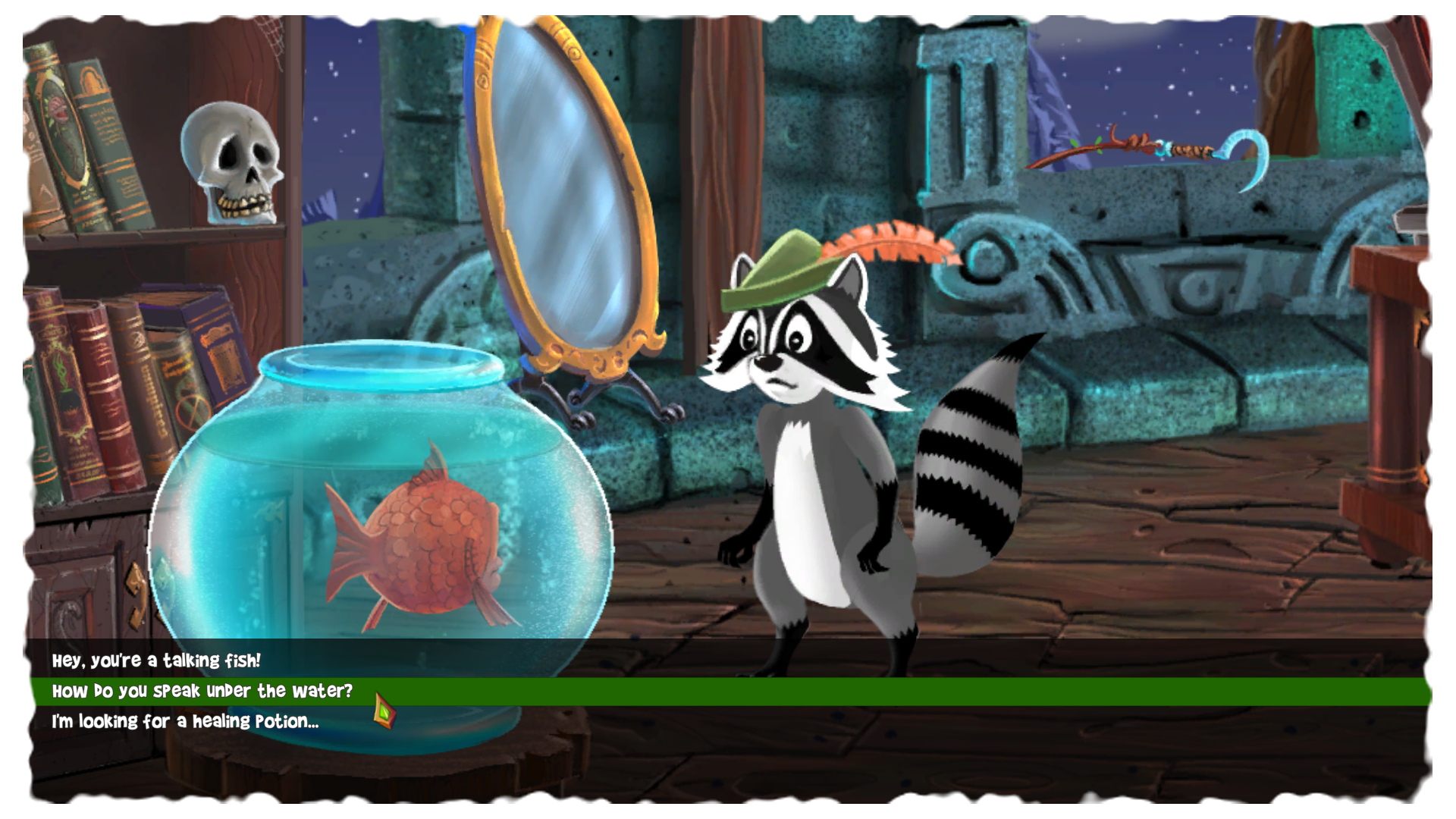Image resolution: width=1456 pixels, height=819 pixels.
Task: Choose "Hey, you're a talking fish!" reply
Action: [x=156, y=661]
